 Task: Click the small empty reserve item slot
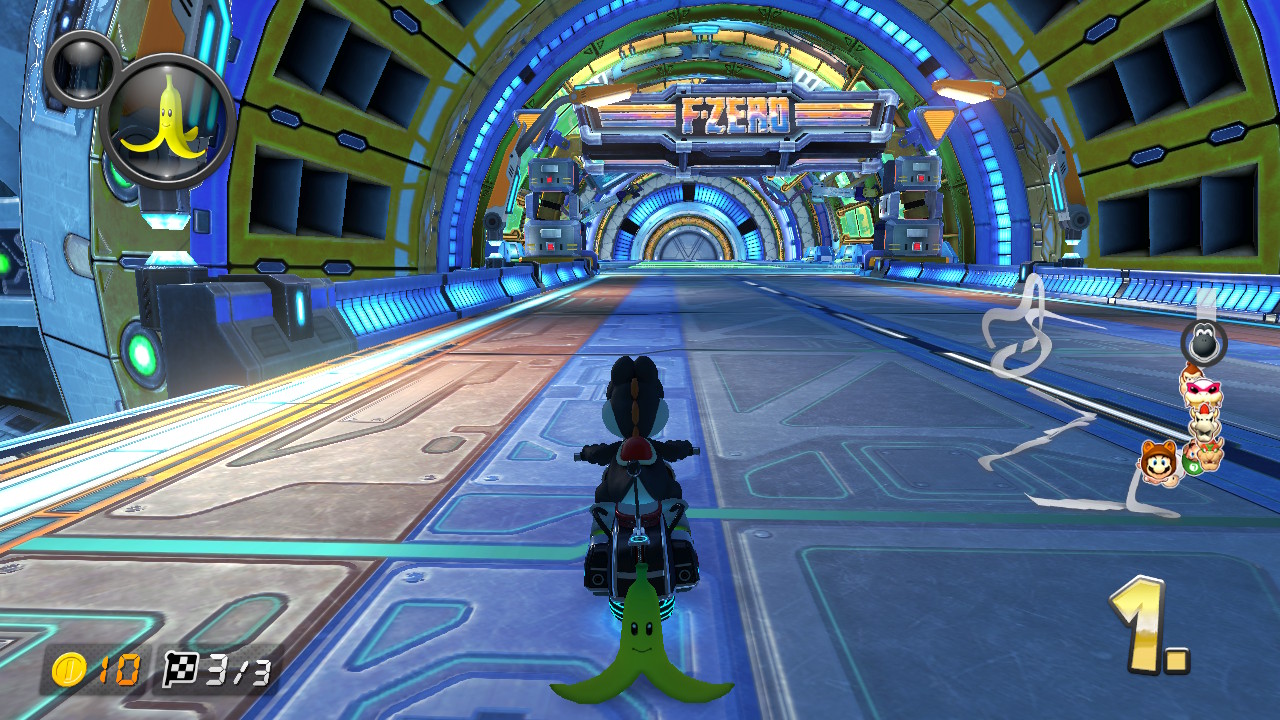pyautogui.click(x=81, y=68)
